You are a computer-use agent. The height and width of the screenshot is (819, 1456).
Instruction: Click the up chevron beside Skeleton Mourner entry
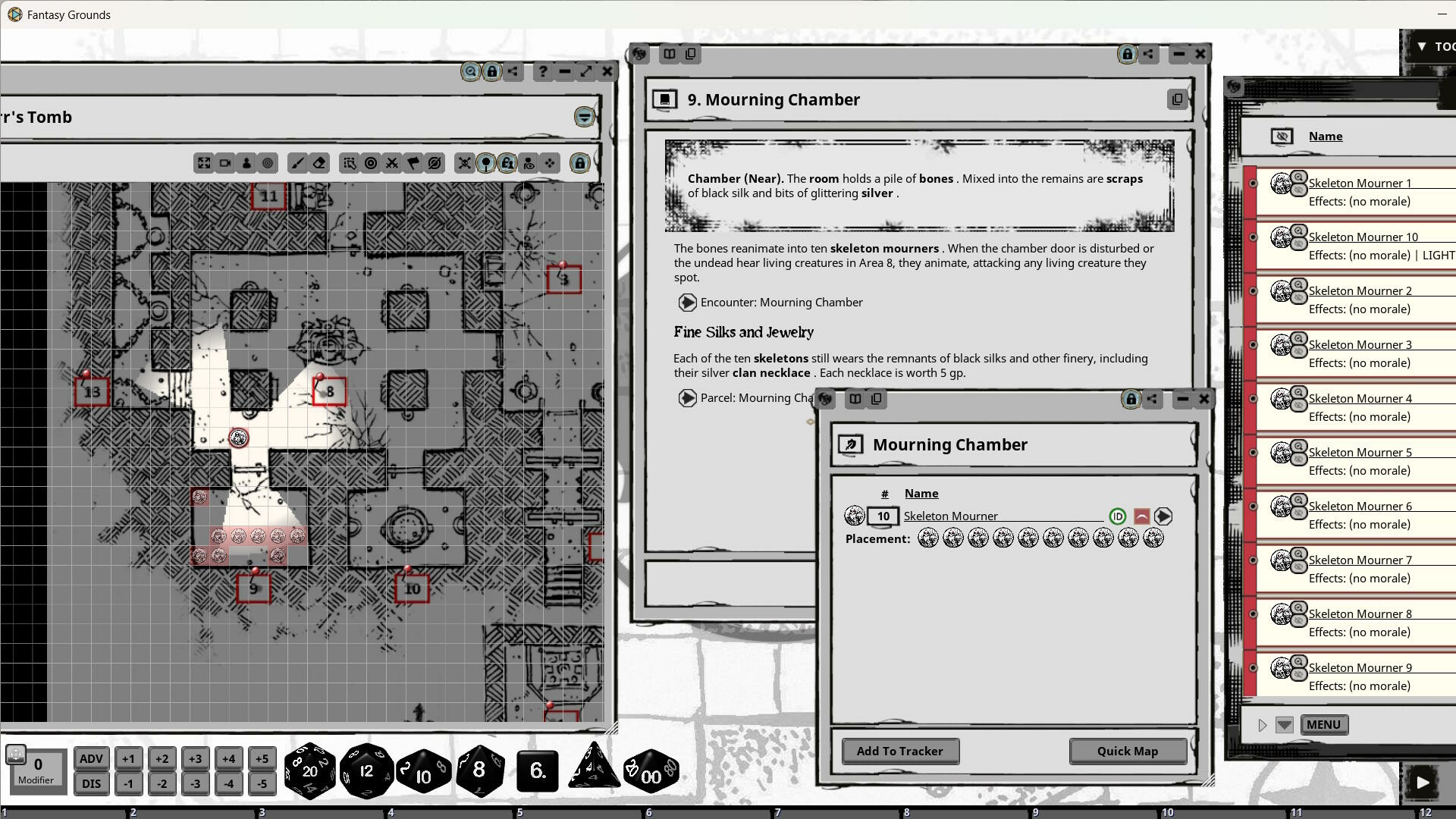pyautogui.click(x=1141, y=516)
